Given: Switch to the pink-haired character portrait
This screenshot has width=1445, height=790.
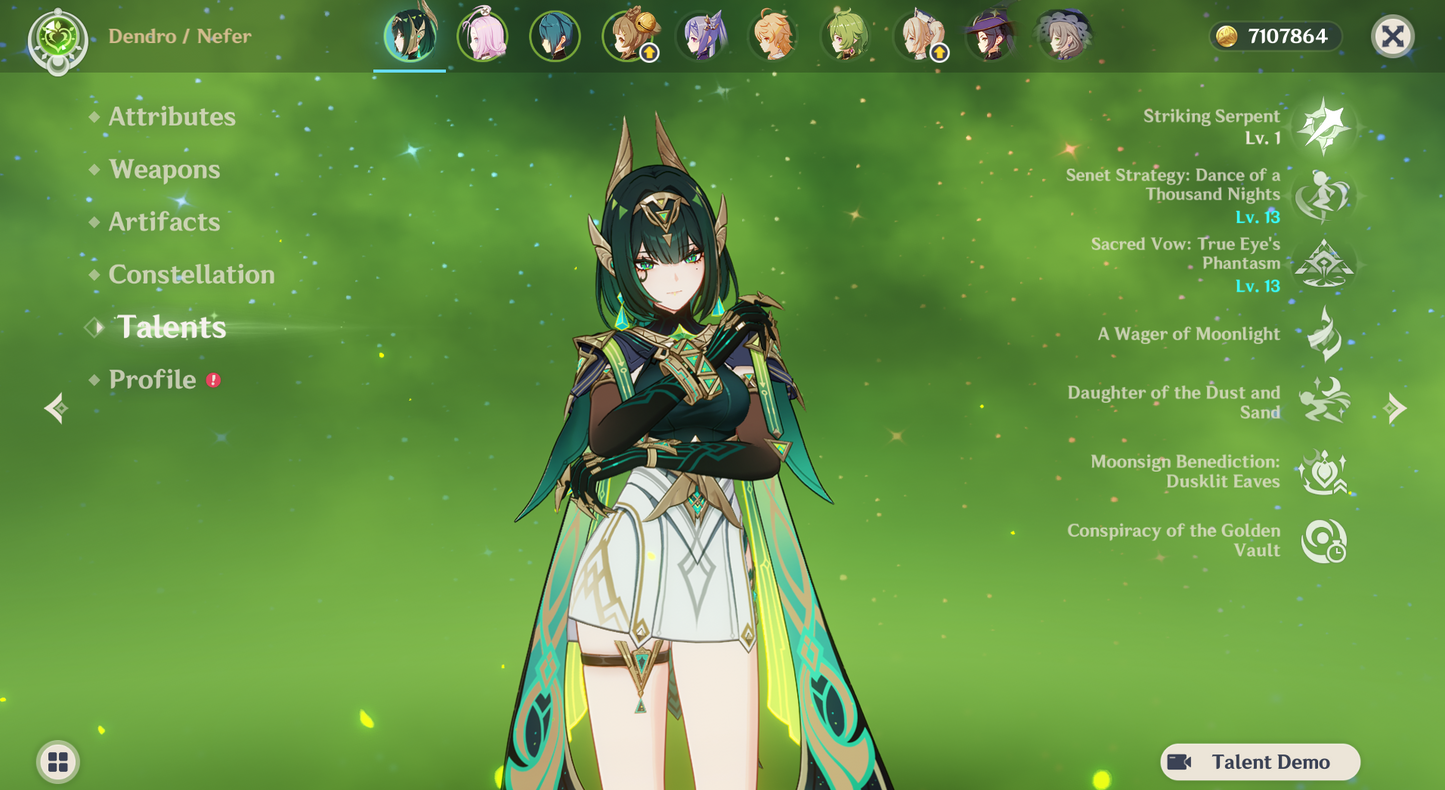Looking at the screenshot, I should pyautogui.click(x=483, y=35).
